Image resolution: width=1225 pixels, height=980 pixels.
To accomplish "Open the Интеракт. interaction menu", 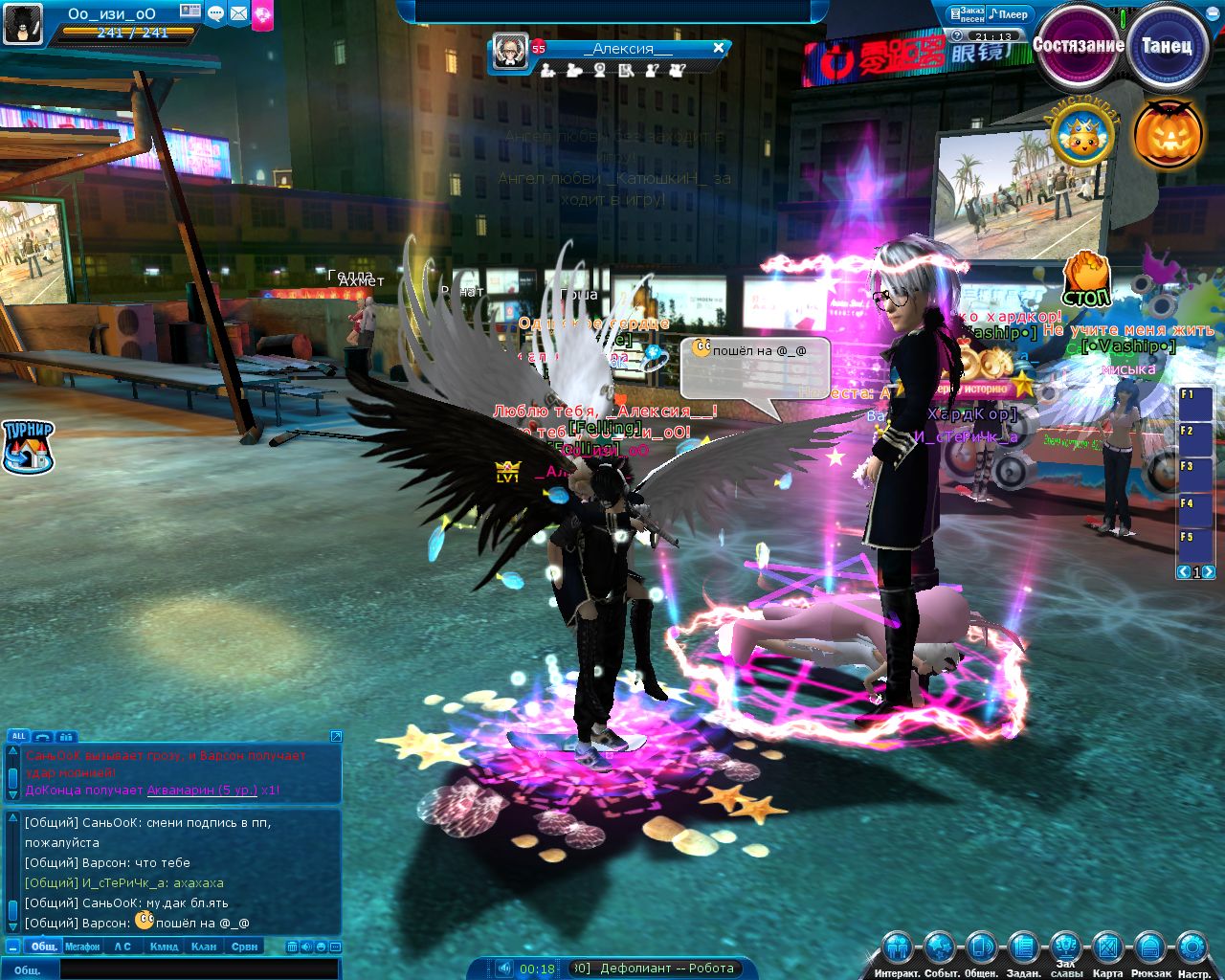I will click(897, 949).
